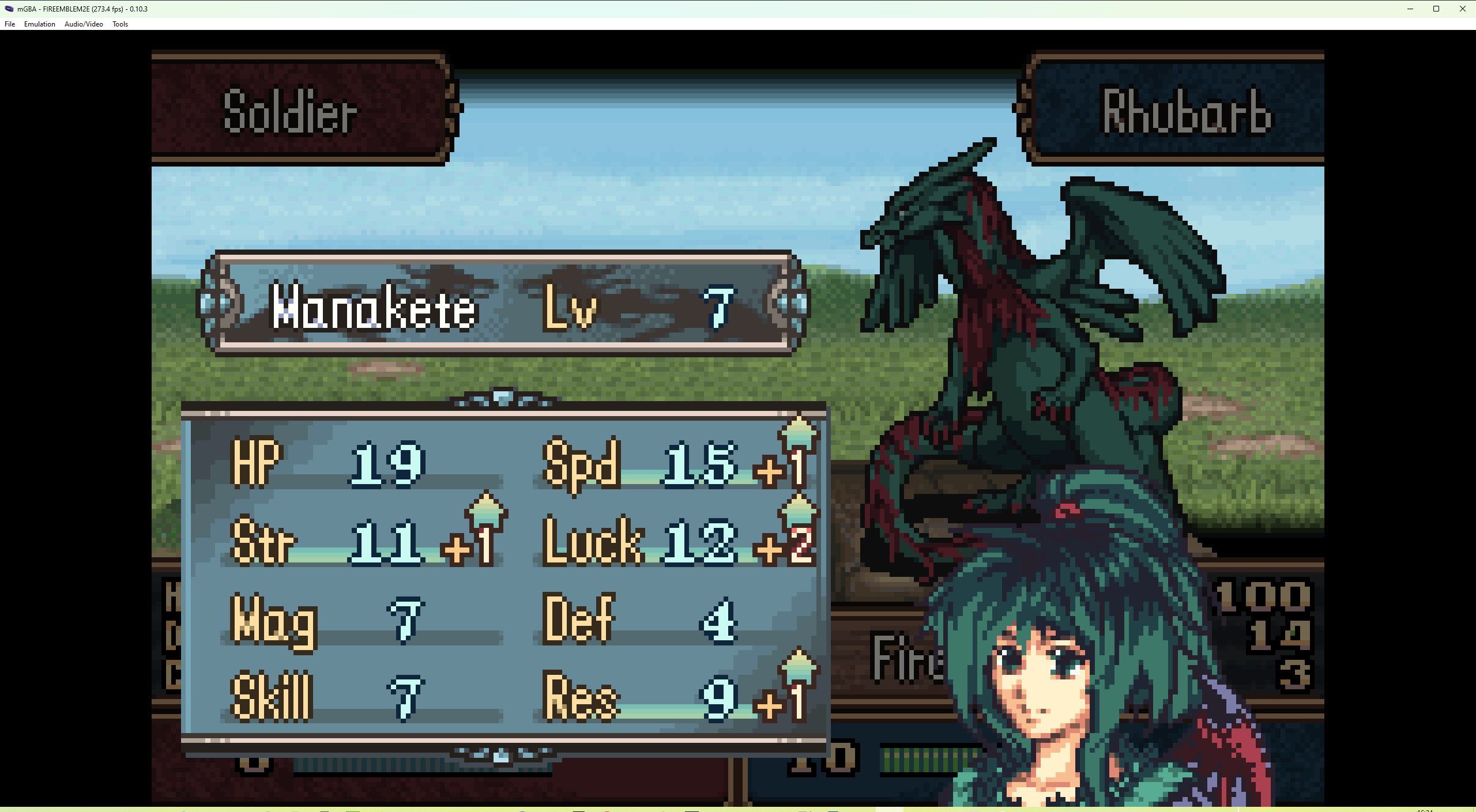Click the Res +1 increase arrow icon
This screenshot has width=1476, height=812.
click(799, 669)
